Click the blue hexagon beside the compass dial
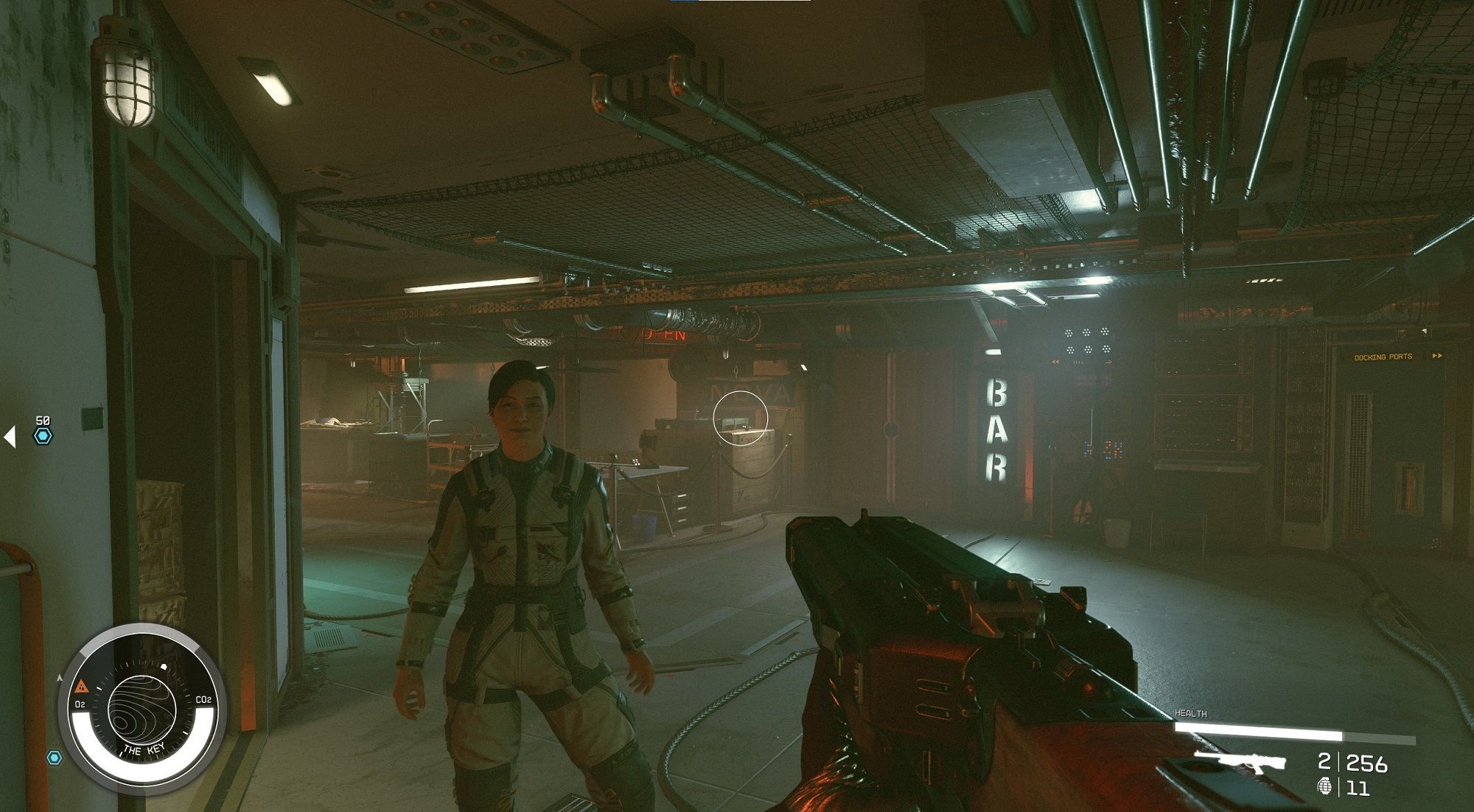1474x812 pixels. click(54, 757)
